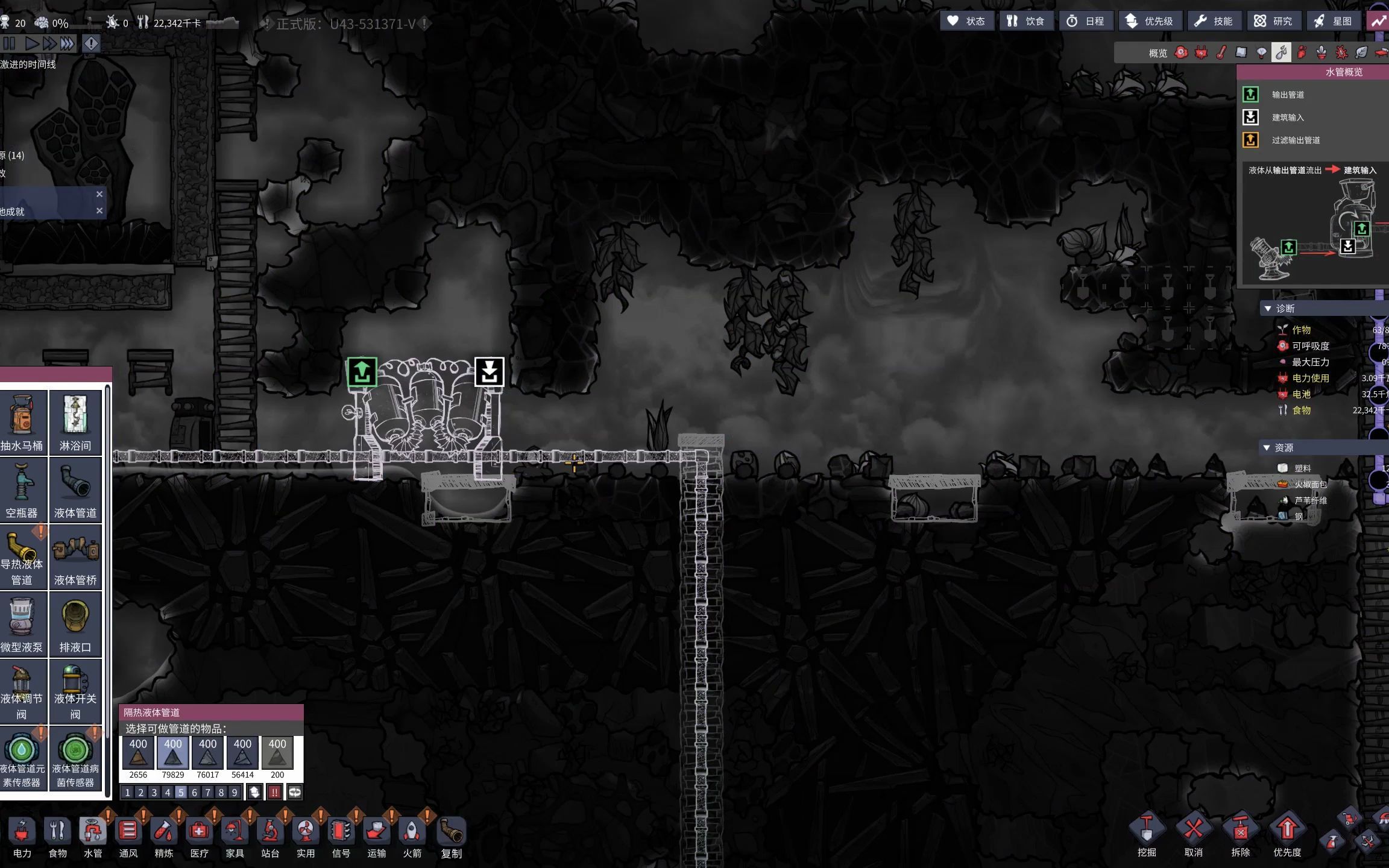
Task: Select the 微型液泵 mini liquid pump
Action: [x=22, y=624]
